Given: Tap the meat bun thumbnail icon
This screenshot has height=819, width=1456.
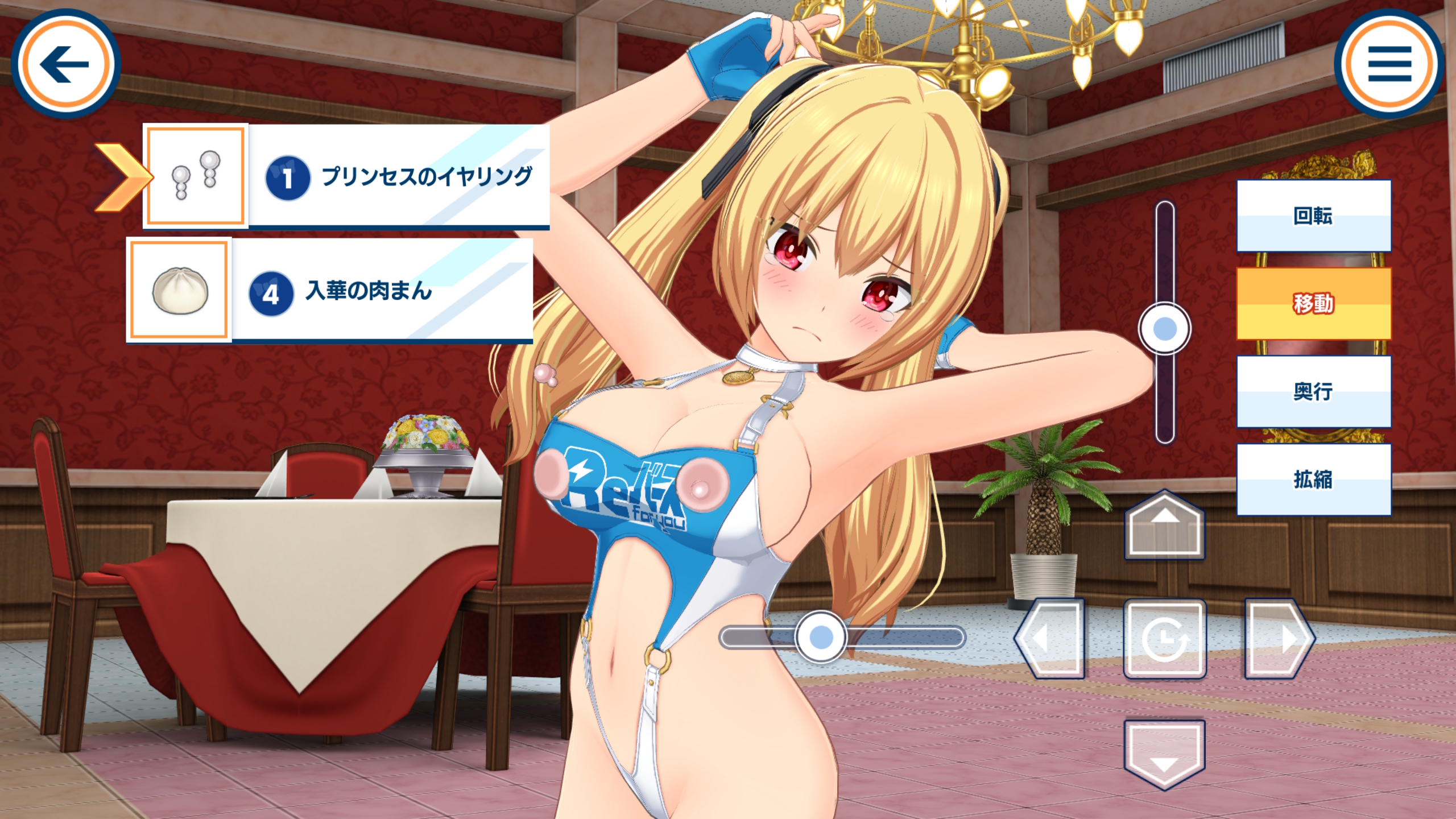Looking at the screenshot, I should pyautogui.click(x=179, y=290).
